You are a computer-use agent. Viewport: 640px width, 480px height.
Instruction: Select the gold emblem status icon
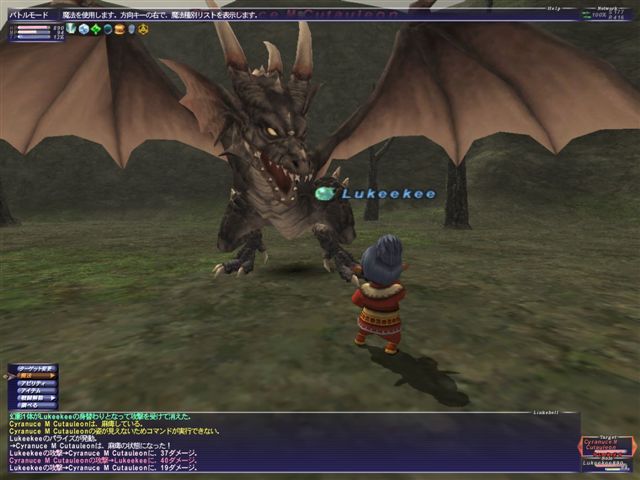[x=143, y=29]
